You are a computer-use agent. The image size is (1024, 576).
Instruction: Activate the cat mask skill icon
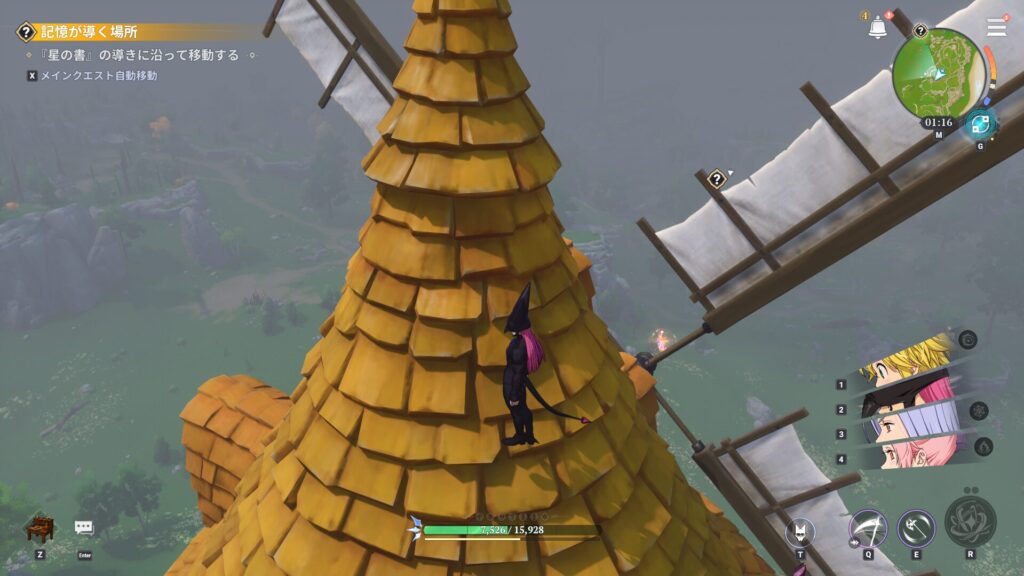[800, 531]
